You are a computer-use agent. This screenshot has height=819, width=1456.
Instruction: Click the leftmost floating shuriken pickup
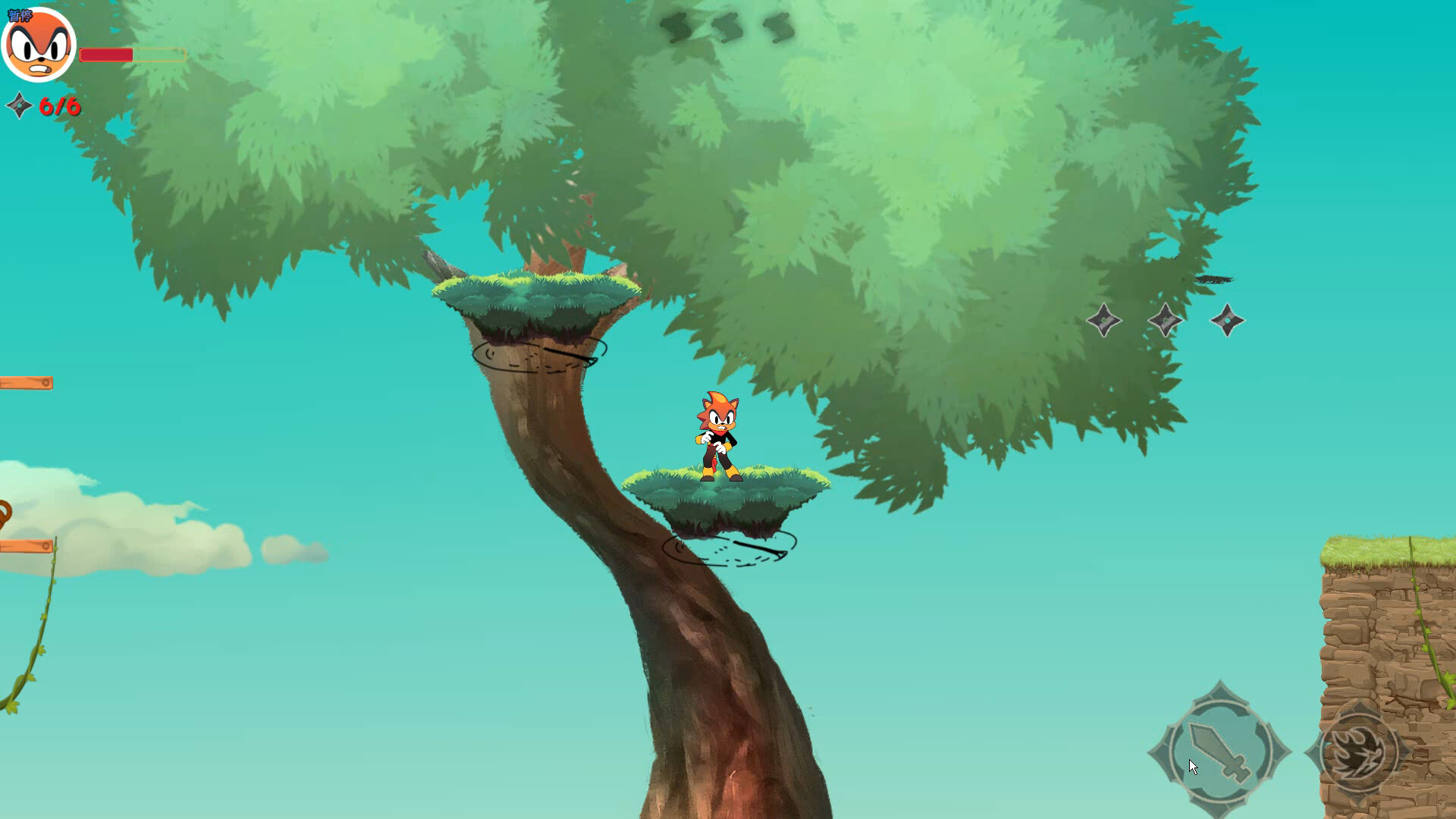(x=1104, y=322)
